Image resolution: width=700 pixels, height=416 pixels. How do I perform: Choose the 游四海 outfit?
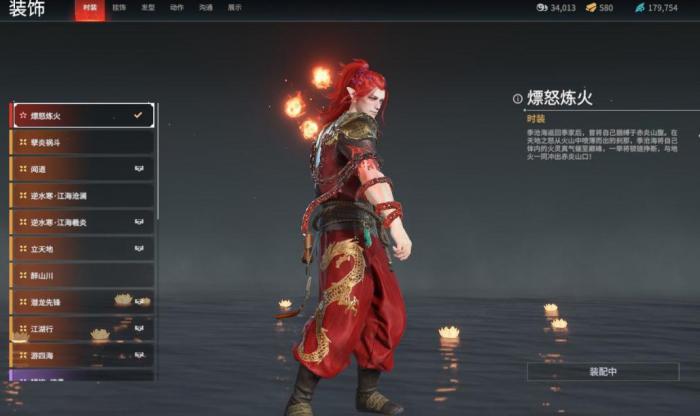[82, 354]
